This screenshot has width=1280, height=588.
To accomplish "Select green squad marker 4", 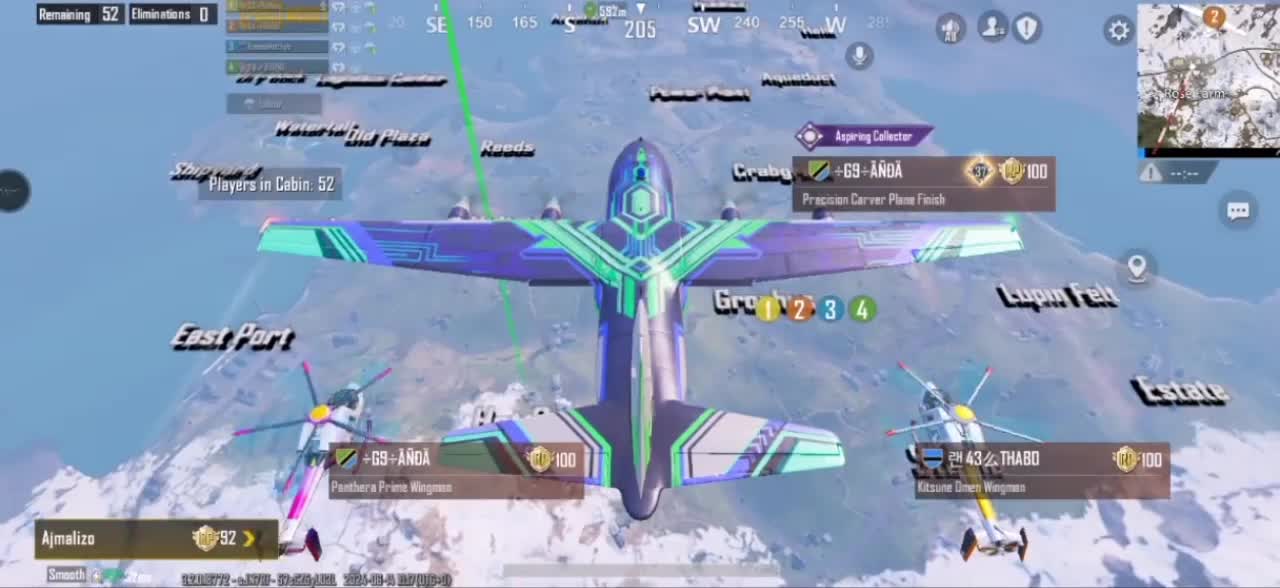I will click(863, 309).
